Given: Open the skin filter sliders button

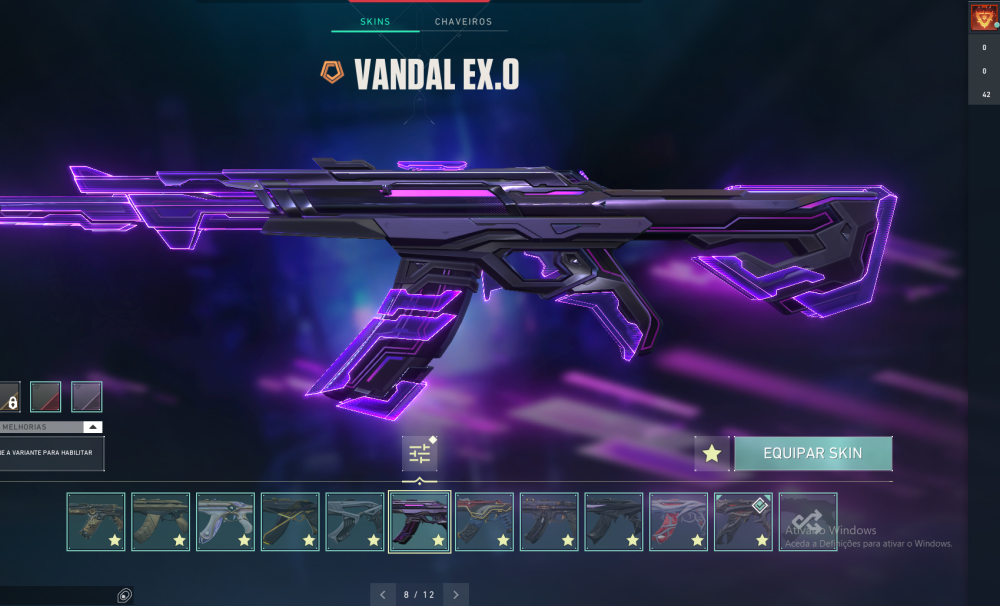Looking at the screenshot, I should pyautogui.click(x=419, y=454).
